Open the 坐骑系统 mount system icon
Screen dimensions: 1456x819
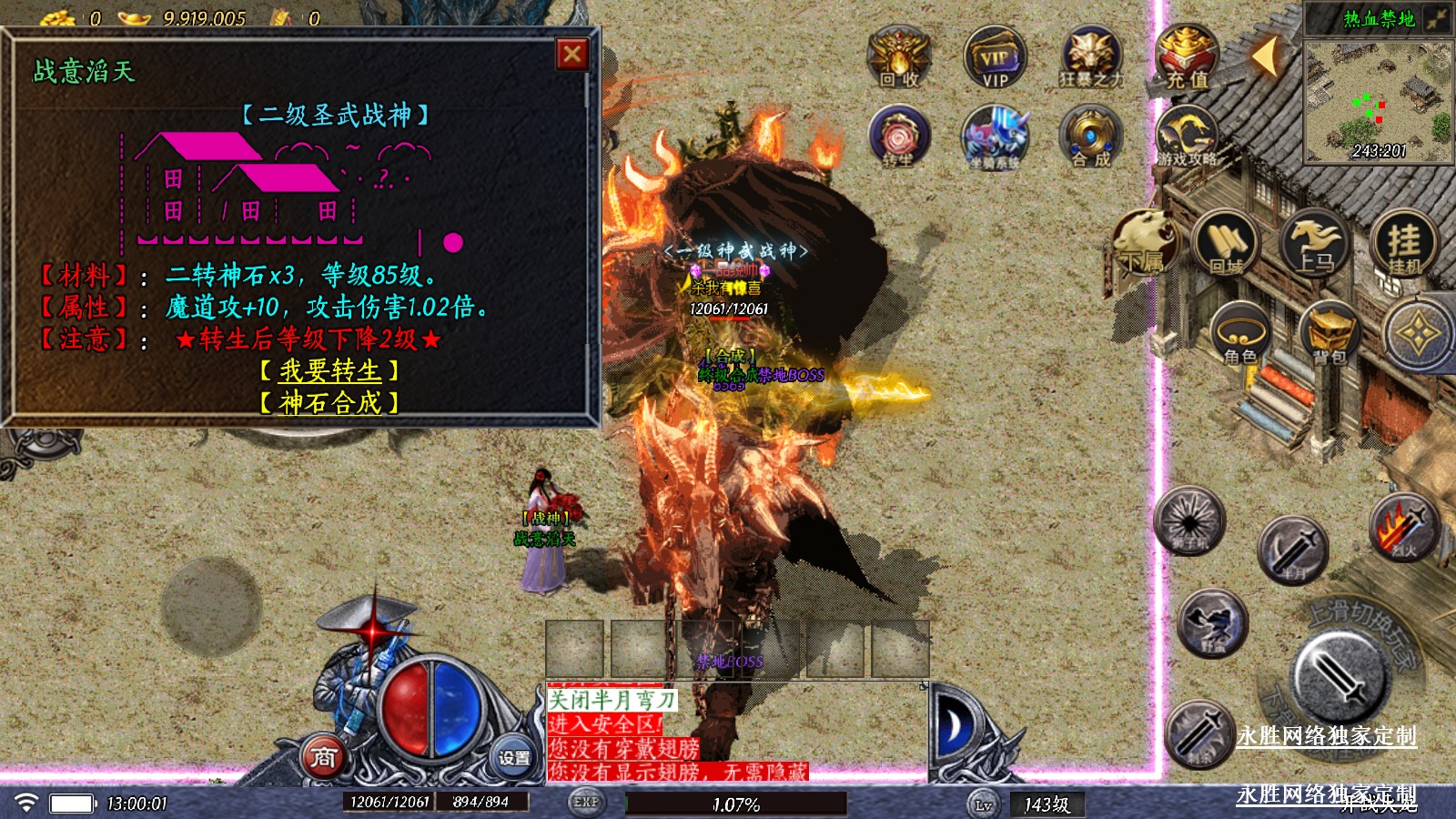tap(995, 136)
